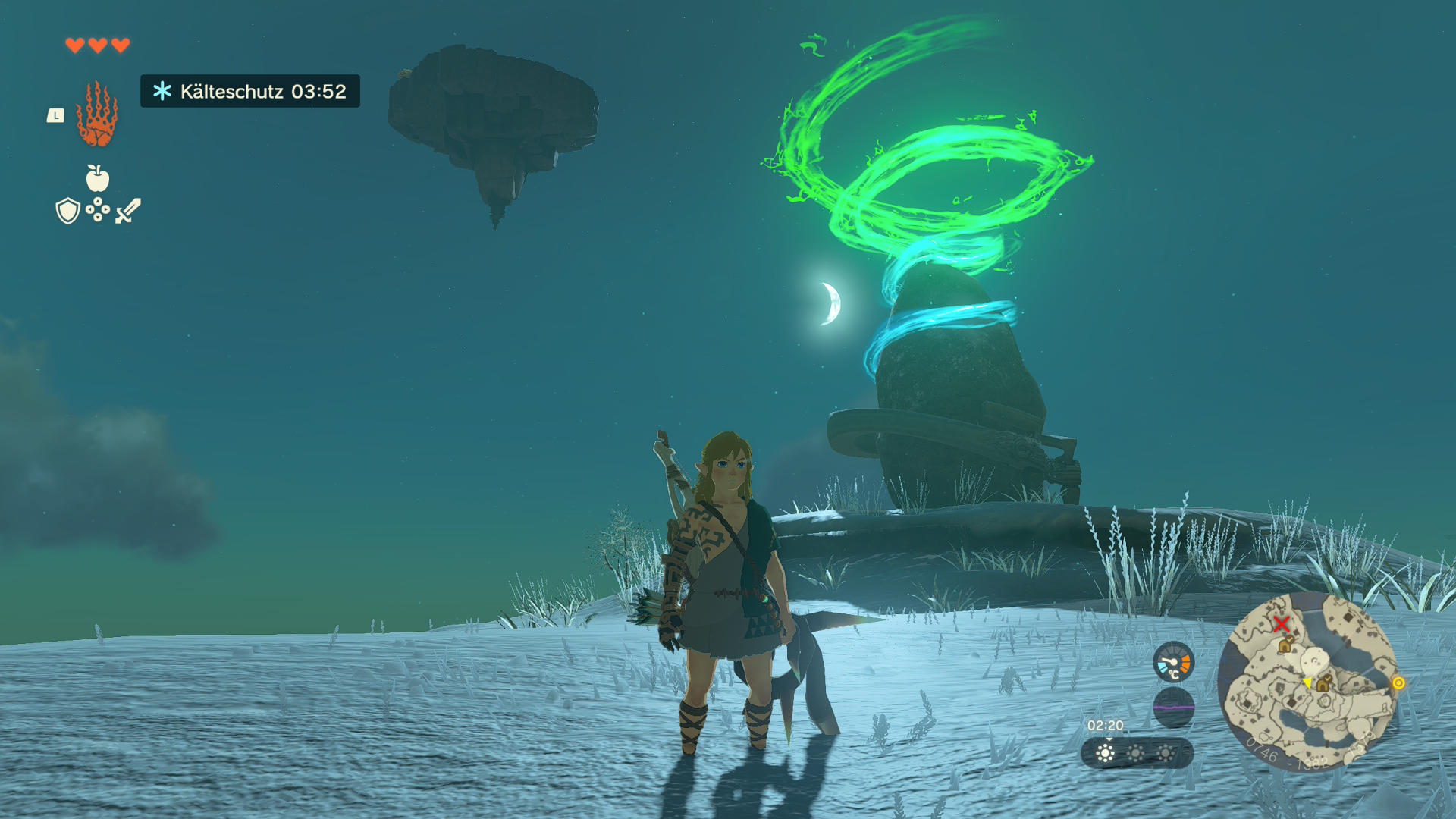
Task: Pick the shrine icon beside the yellow player arrow
Action: (1323, 683)
